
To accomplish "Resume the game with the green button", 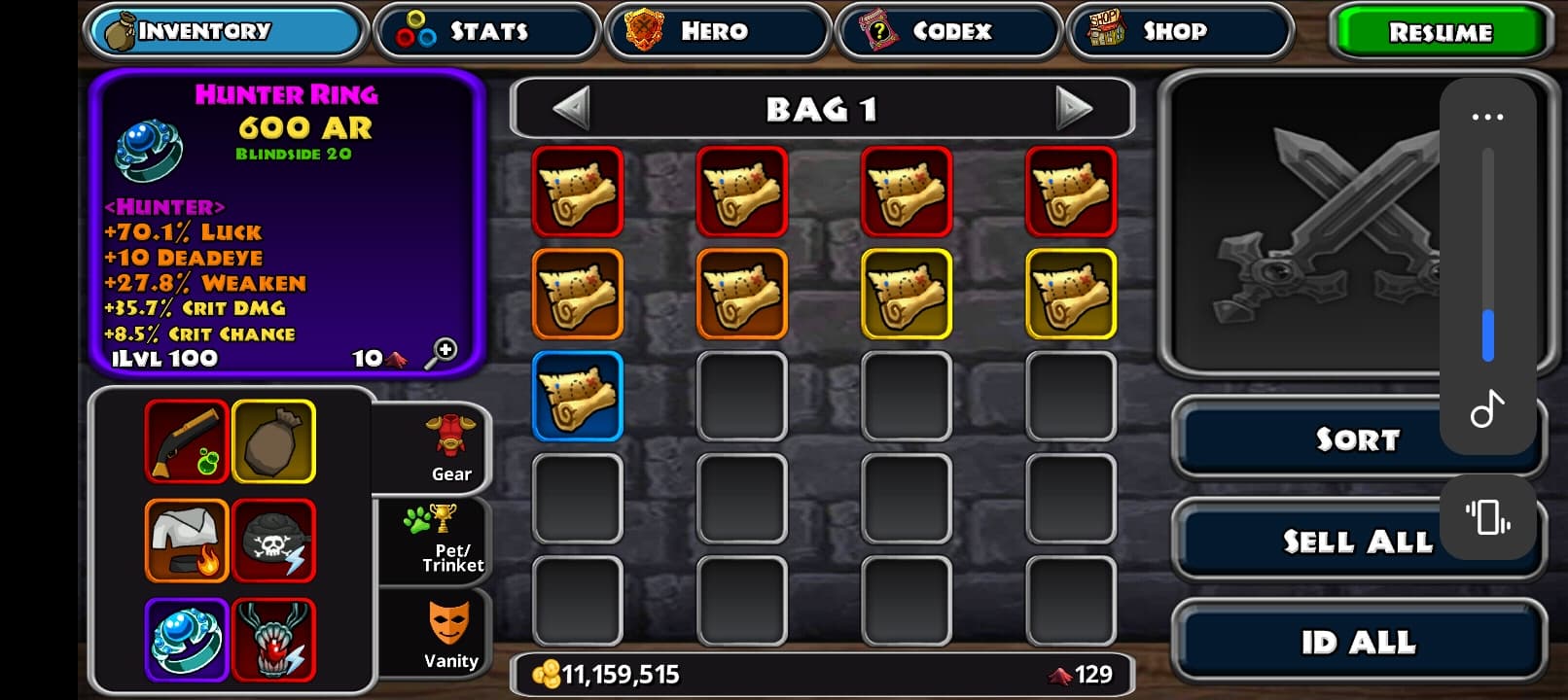I will click(1440, 32).
